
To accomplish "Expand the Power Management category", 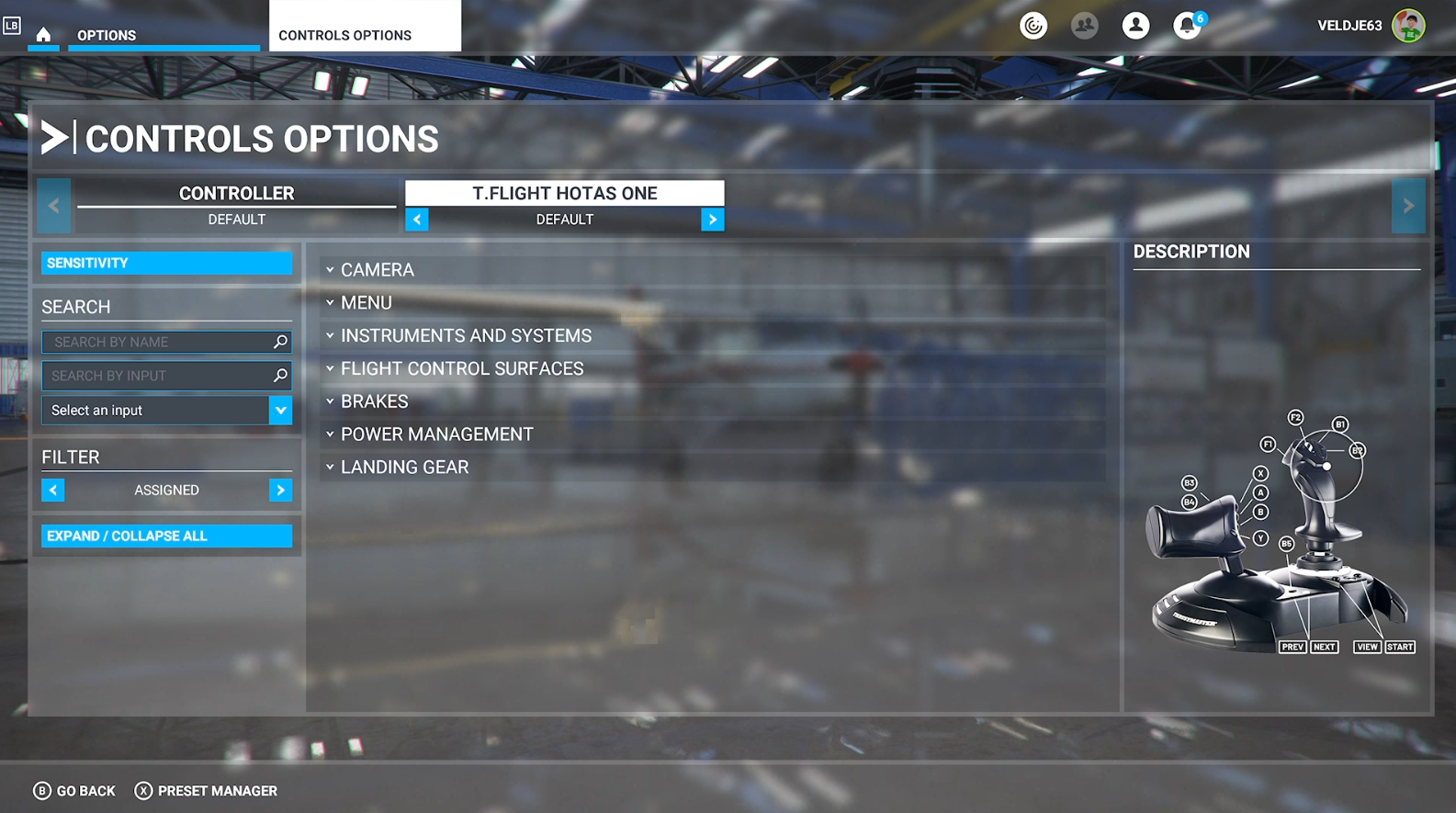I will tap(436, 435).
